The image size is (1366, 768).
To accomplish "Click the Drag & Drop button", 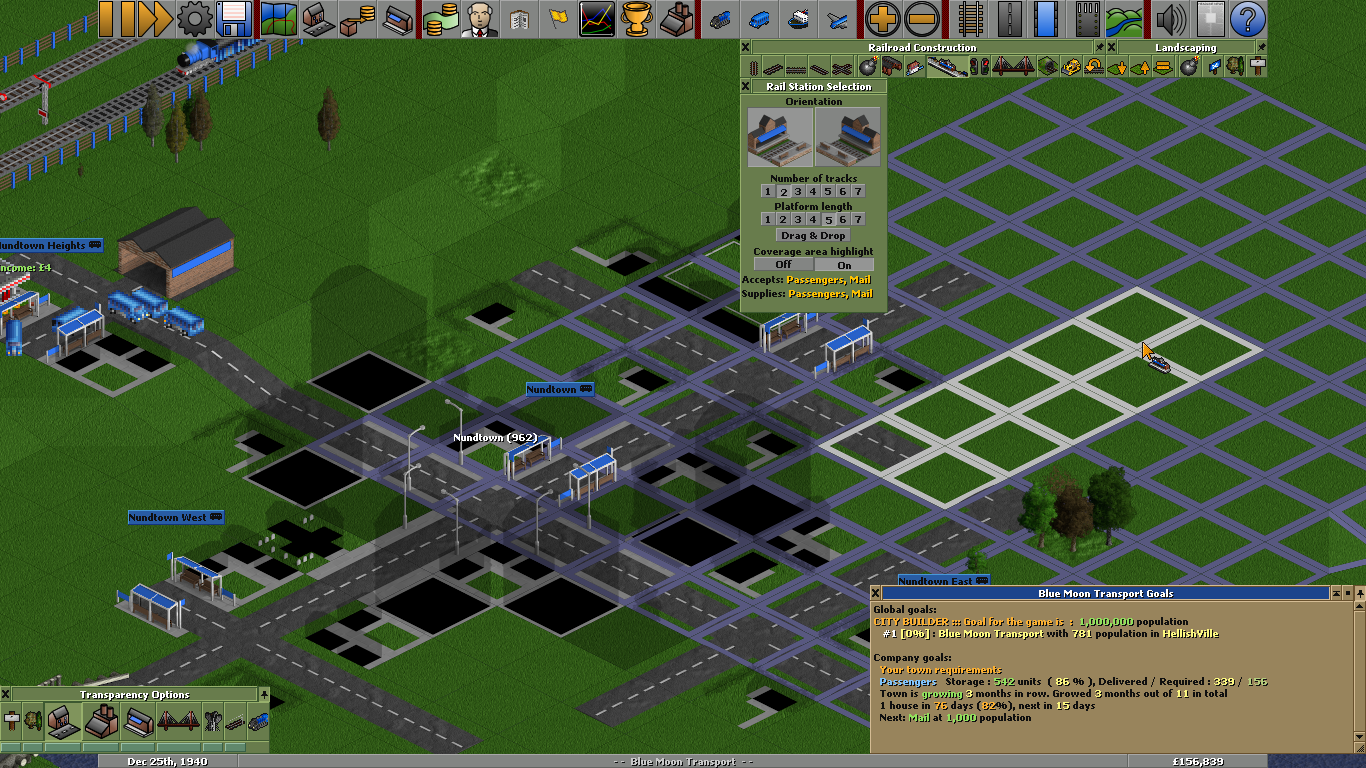I will 811,235.
